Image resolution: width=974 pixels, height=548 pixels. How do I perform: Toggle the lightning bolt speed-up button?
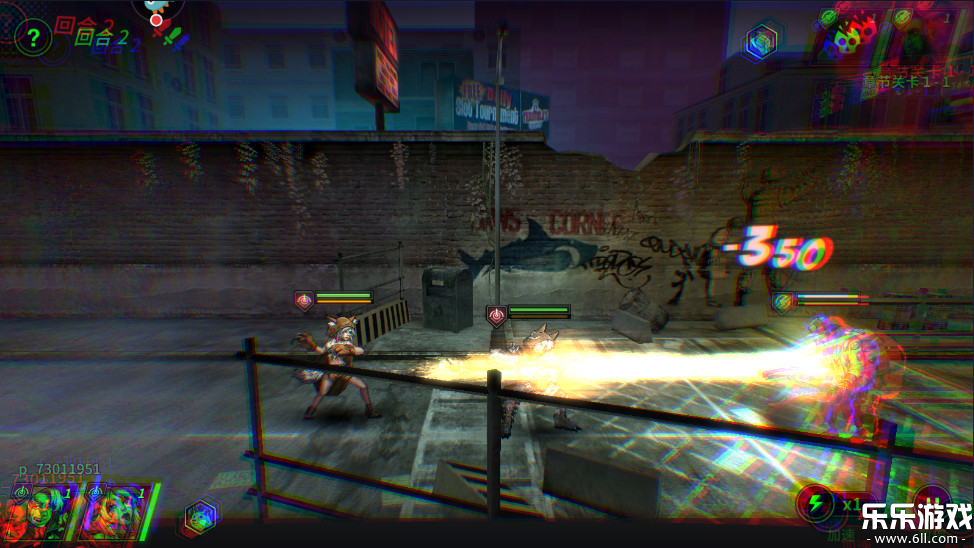click(814, 502)
